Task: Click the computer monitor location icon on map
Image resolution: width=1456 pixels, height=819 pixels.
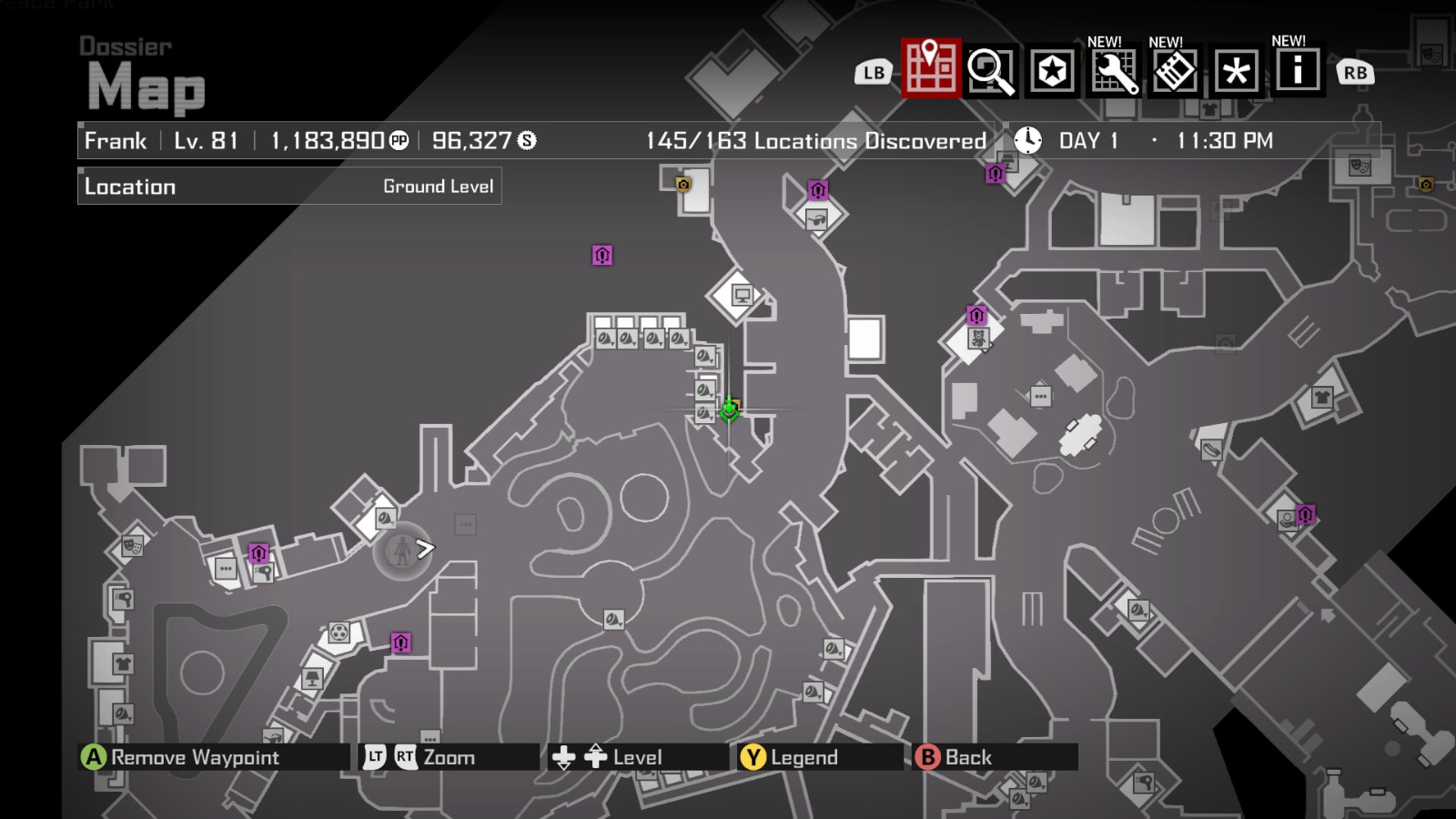Action: 742,294
